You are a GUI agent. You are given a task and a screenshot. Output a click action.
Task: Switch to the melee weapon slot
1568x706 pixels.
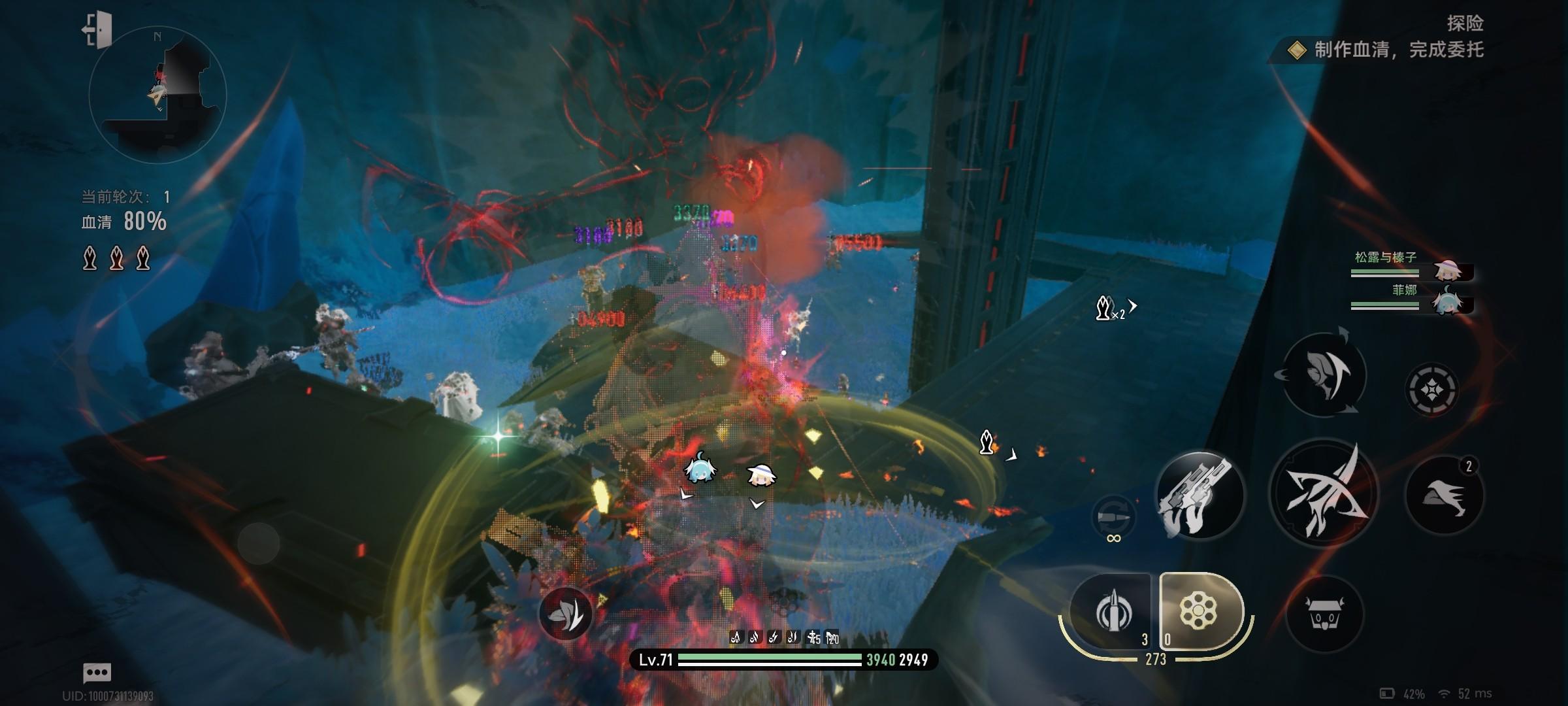(x=1113, y=613)
